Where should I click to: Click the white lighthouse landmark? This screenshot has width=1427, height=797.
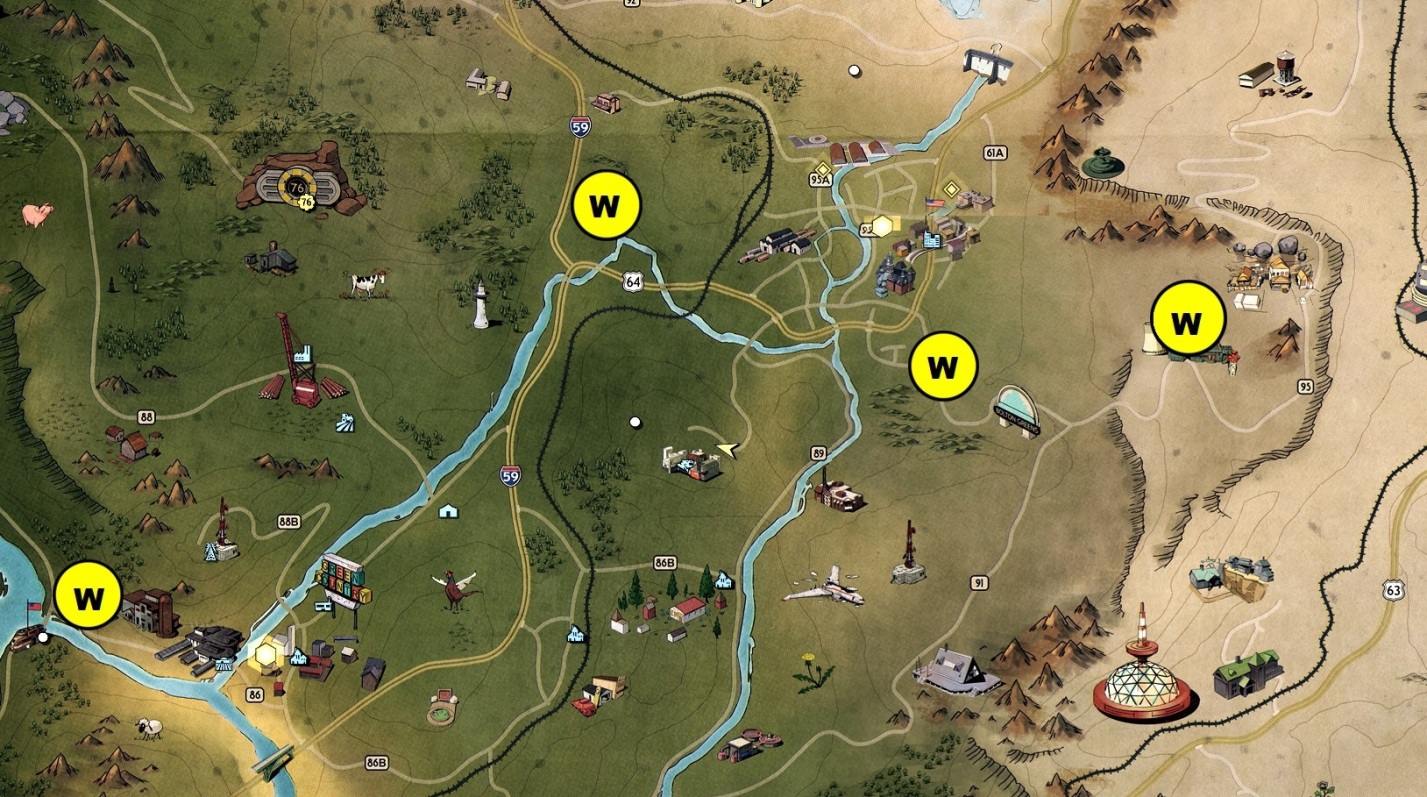point(481,307)
